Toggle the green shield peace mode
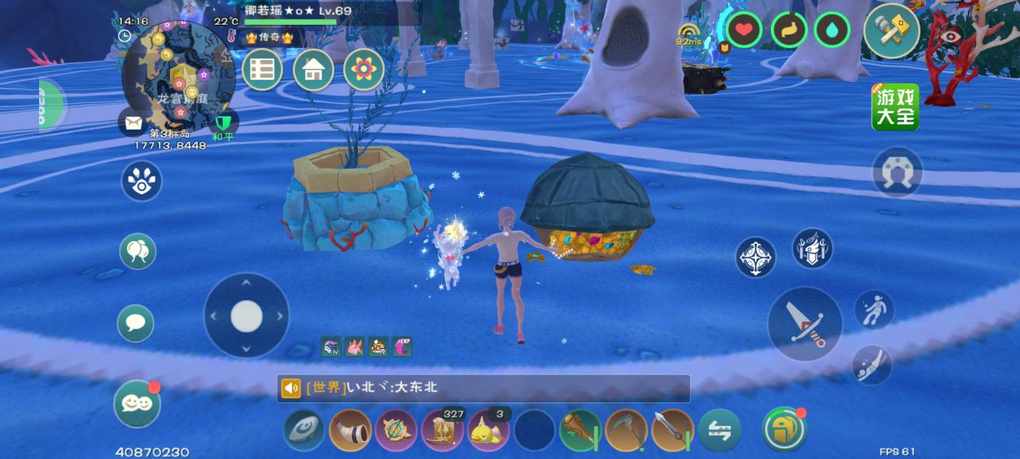The image size is (1020, 459). coord(223,124)
